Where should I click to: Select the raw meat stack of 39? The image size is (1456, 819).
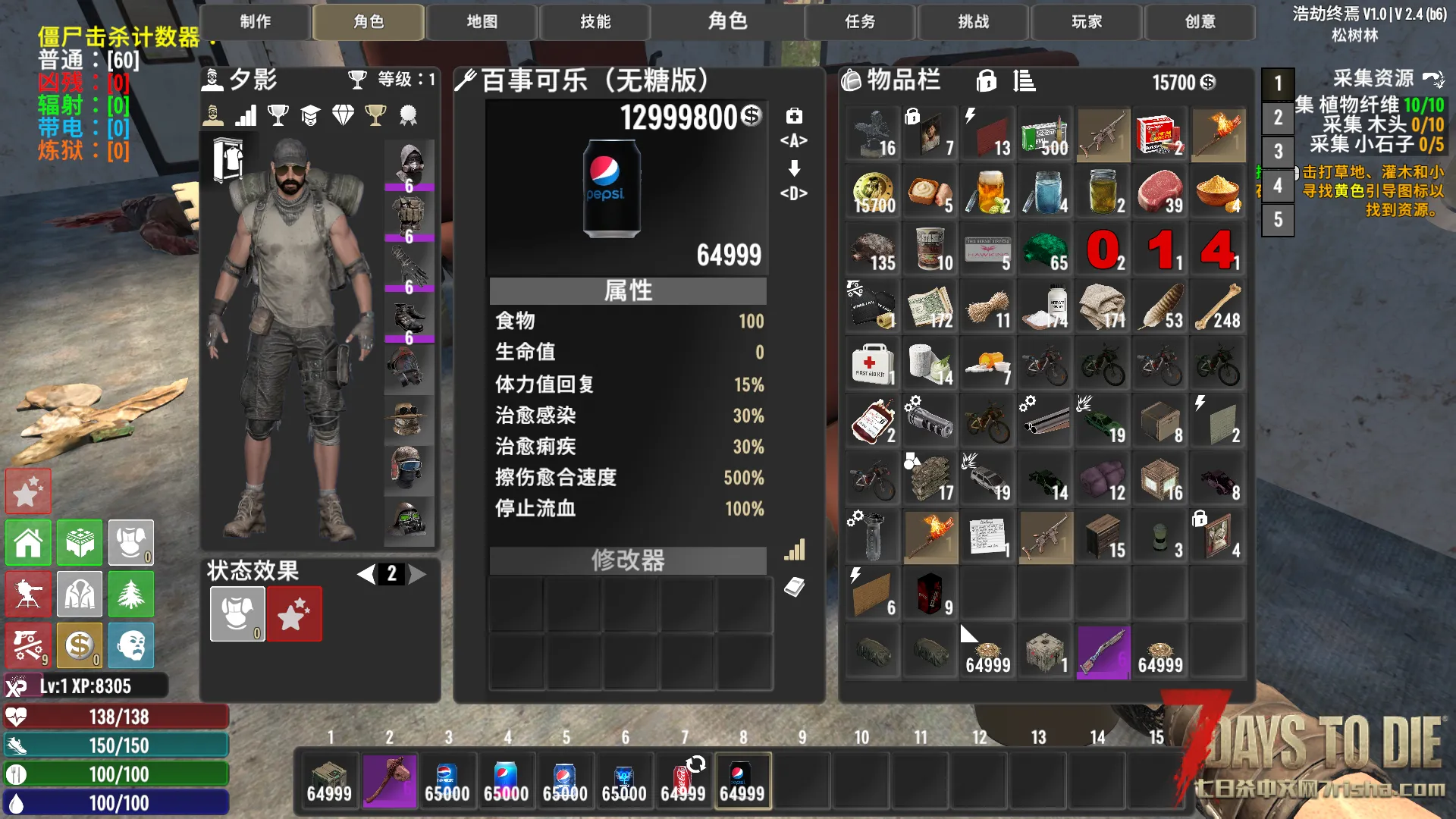[1160, 193]
